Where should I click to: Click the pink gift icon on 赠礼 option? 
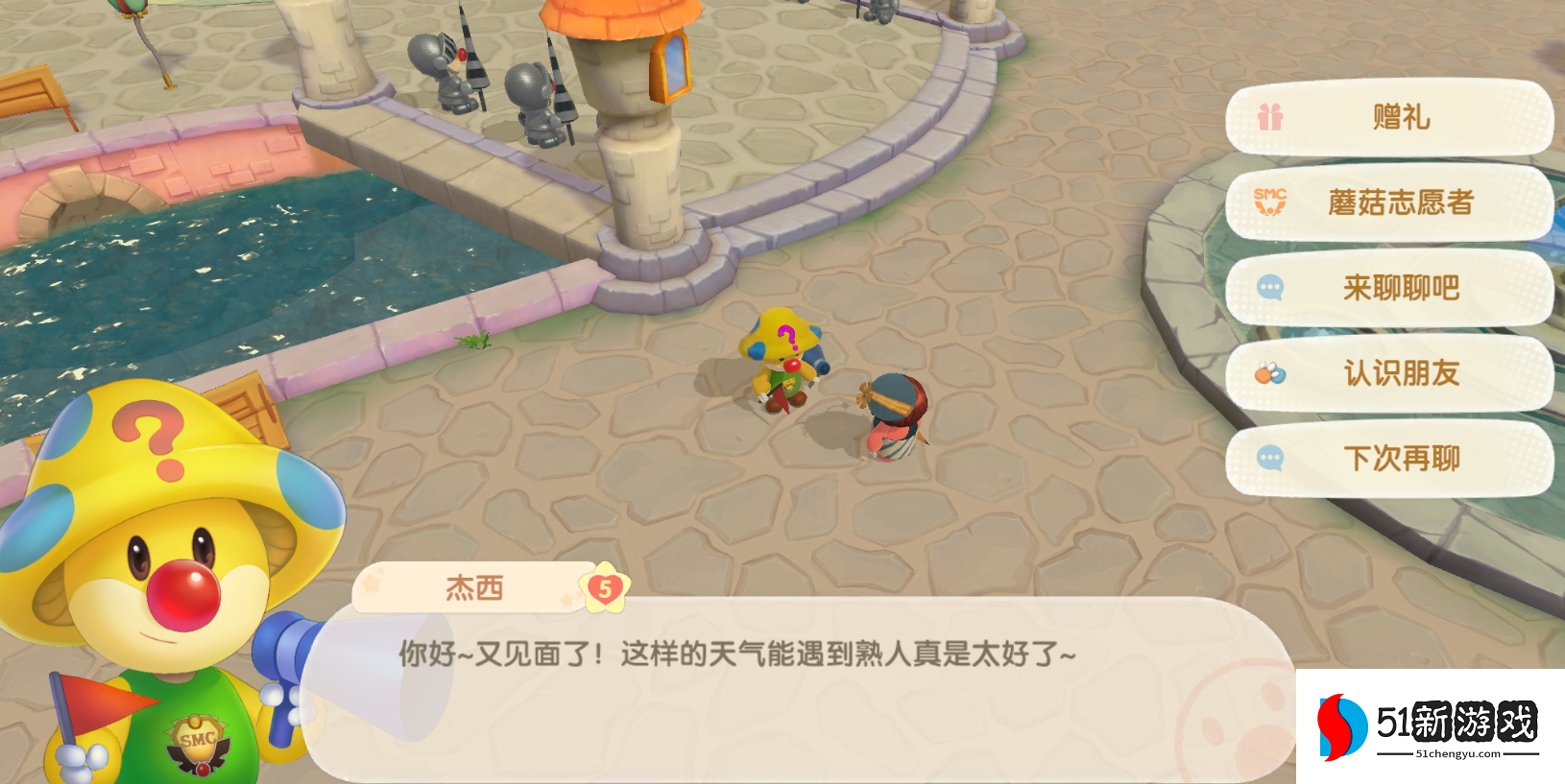1269,116
